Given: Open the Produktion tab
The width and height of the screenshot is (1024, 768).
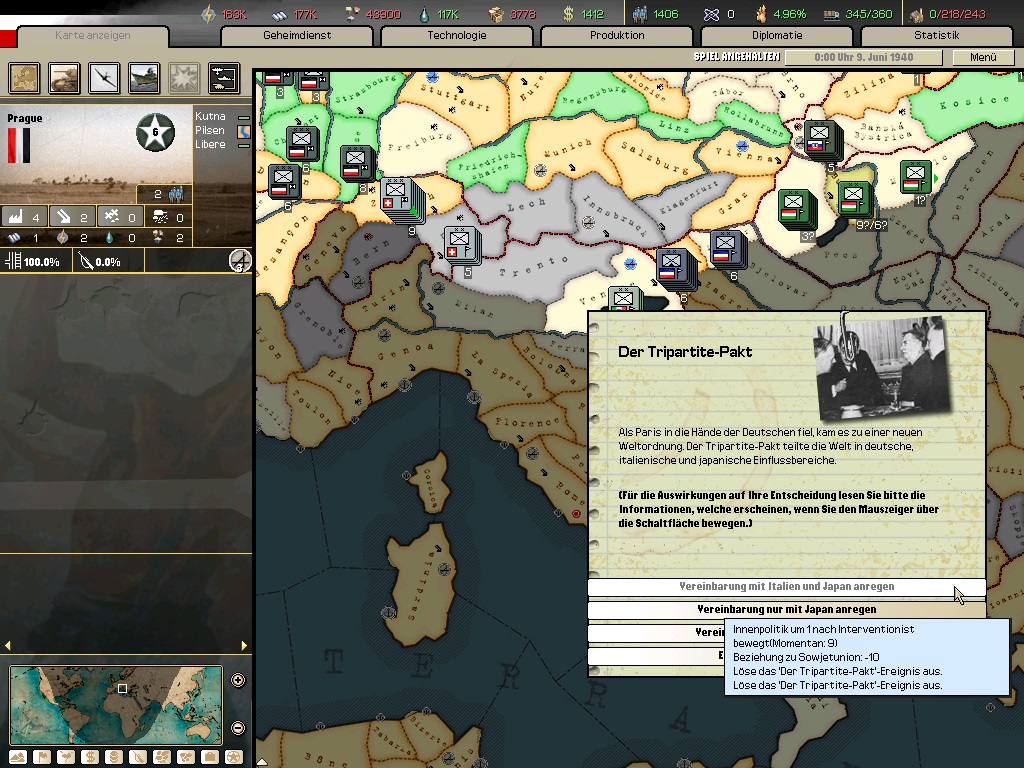Looking at the screenshot, I should click(x=617, y=36).
